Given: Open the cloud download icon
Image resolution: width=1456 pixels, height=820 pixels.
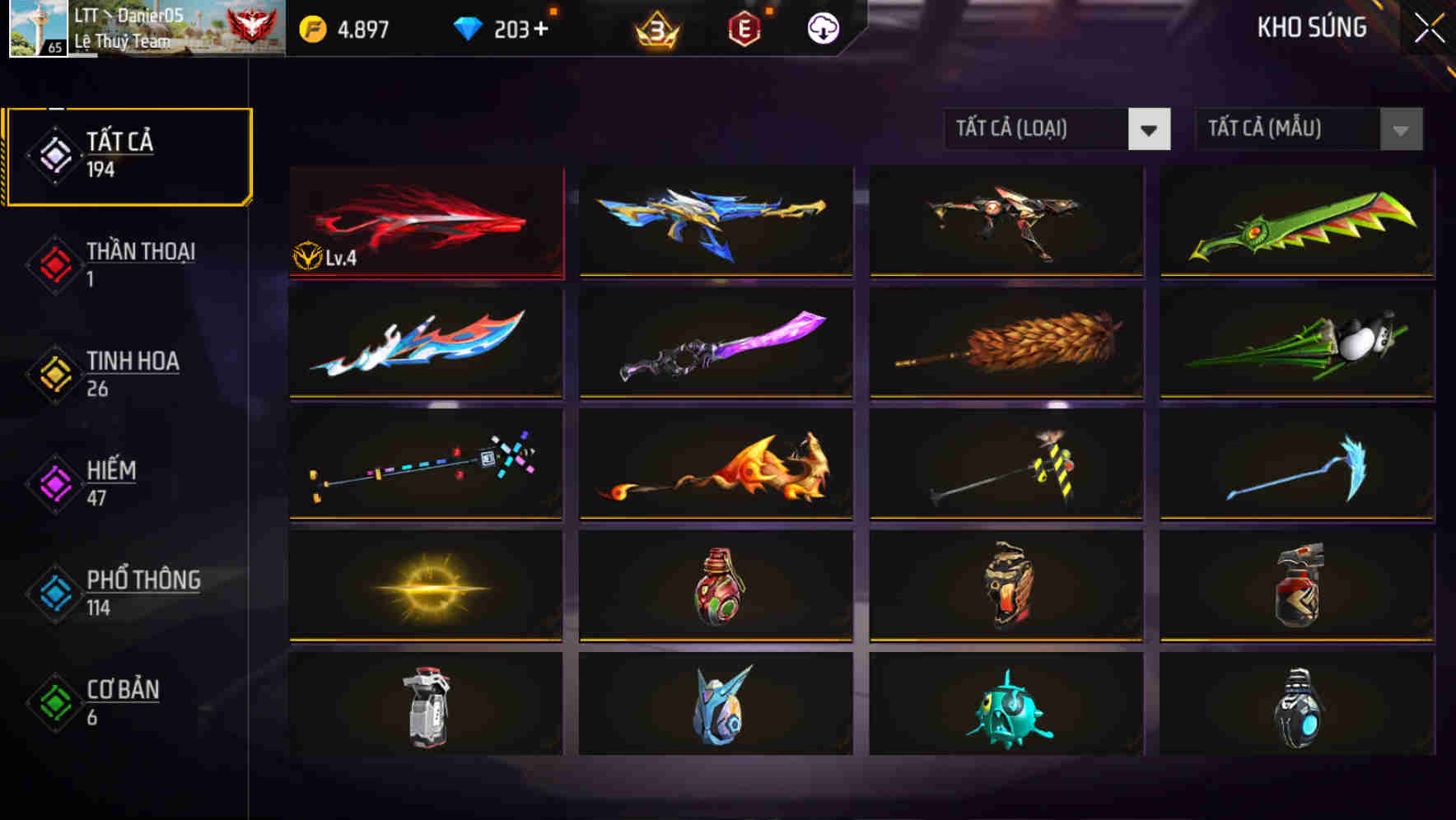Looking at the screenshot, I should point(822,27).
